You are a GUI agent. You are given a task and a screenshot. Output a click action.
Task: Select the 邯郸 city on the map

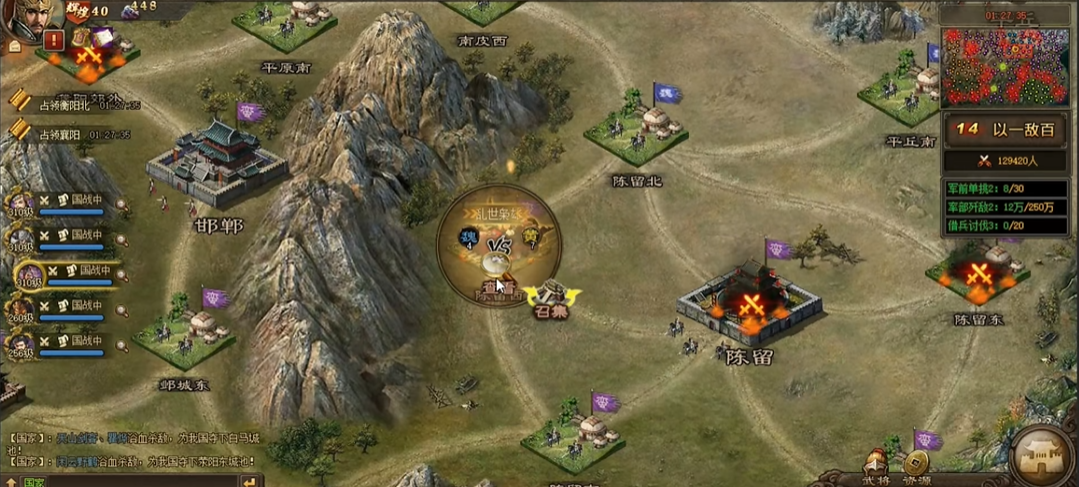[217, 165]
